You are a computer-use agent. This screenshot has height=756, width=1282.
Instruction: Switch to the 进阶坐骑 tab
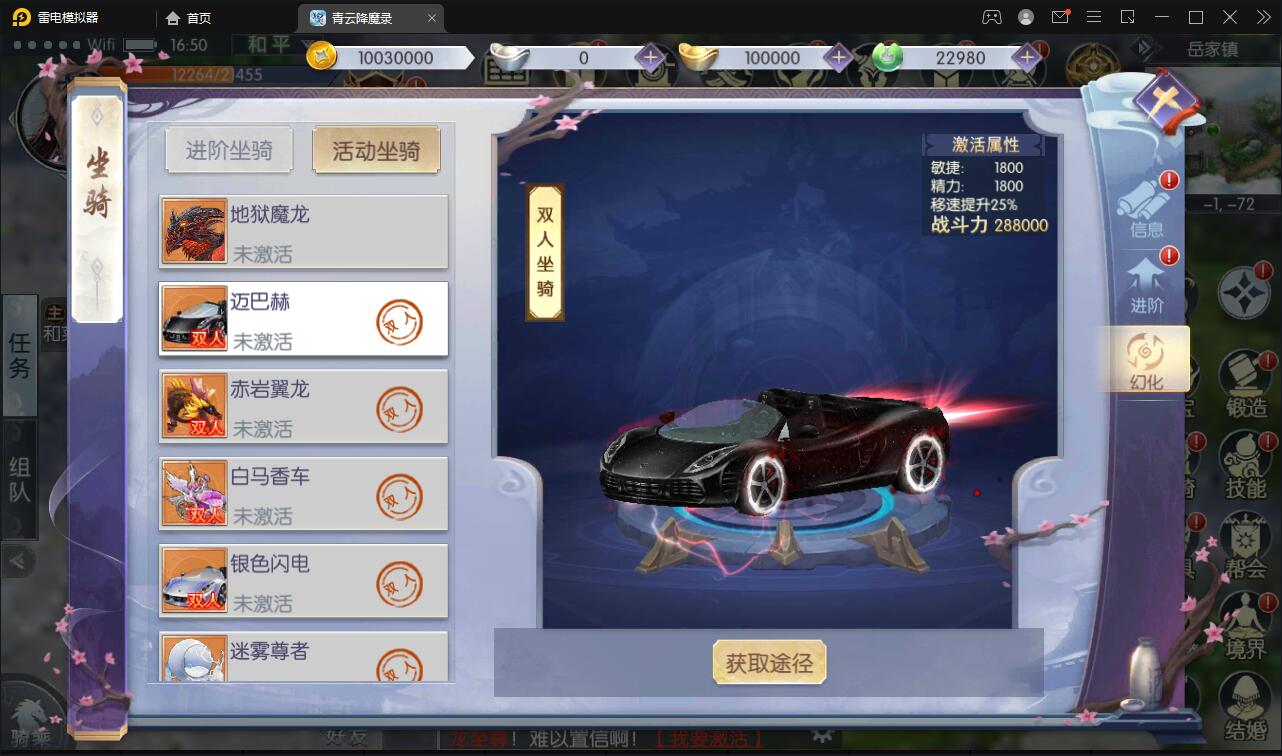229,149
